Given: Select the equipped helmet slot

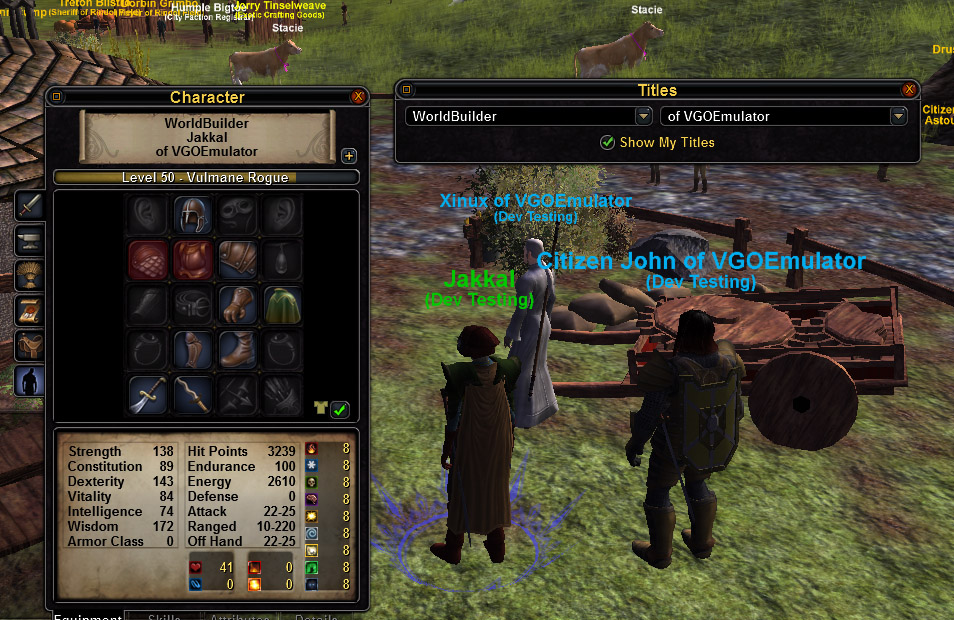Looking at the screenshot, I should point(192,214).
